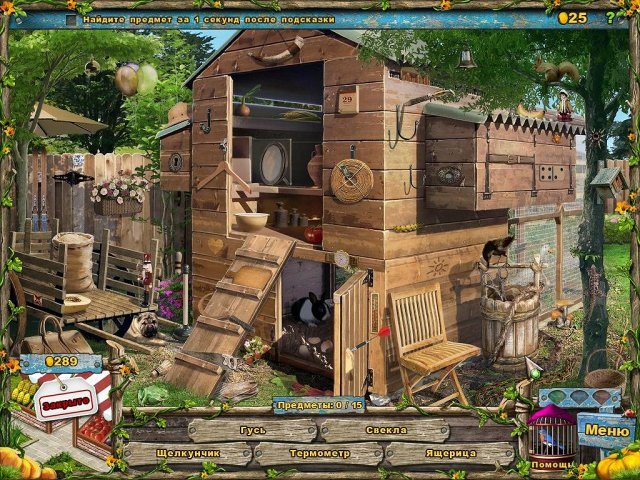This screenshot has width=640, height=480.
Task: Pick the Ящерица item plank
Action: 449,453
